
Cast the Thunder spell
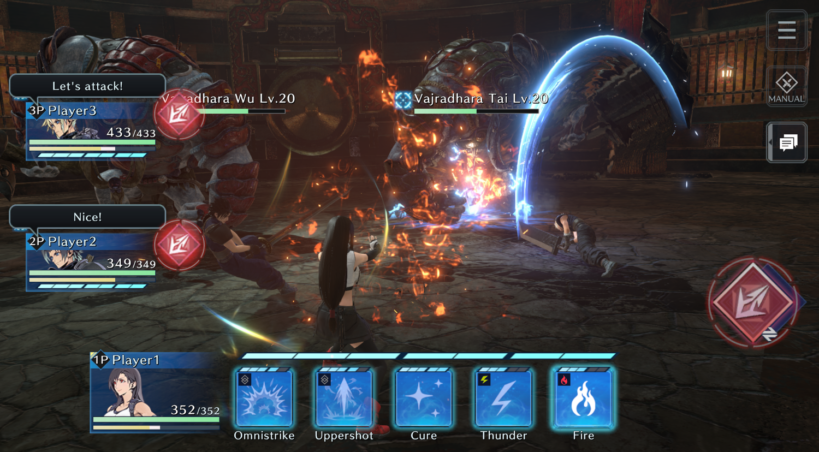click(504, 398)
